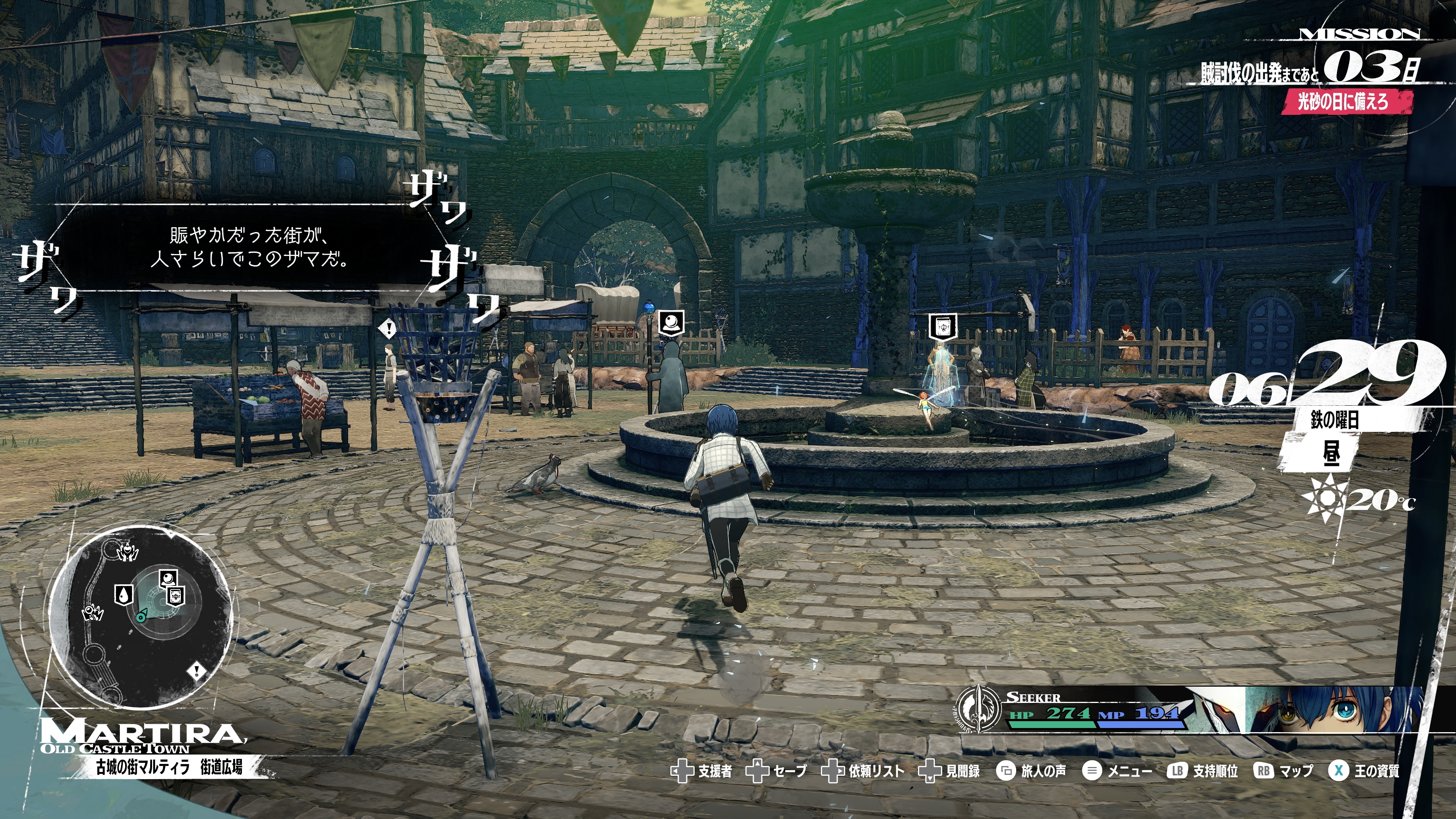Show the 支持順位 popularity ranking

pos(1203,771)
